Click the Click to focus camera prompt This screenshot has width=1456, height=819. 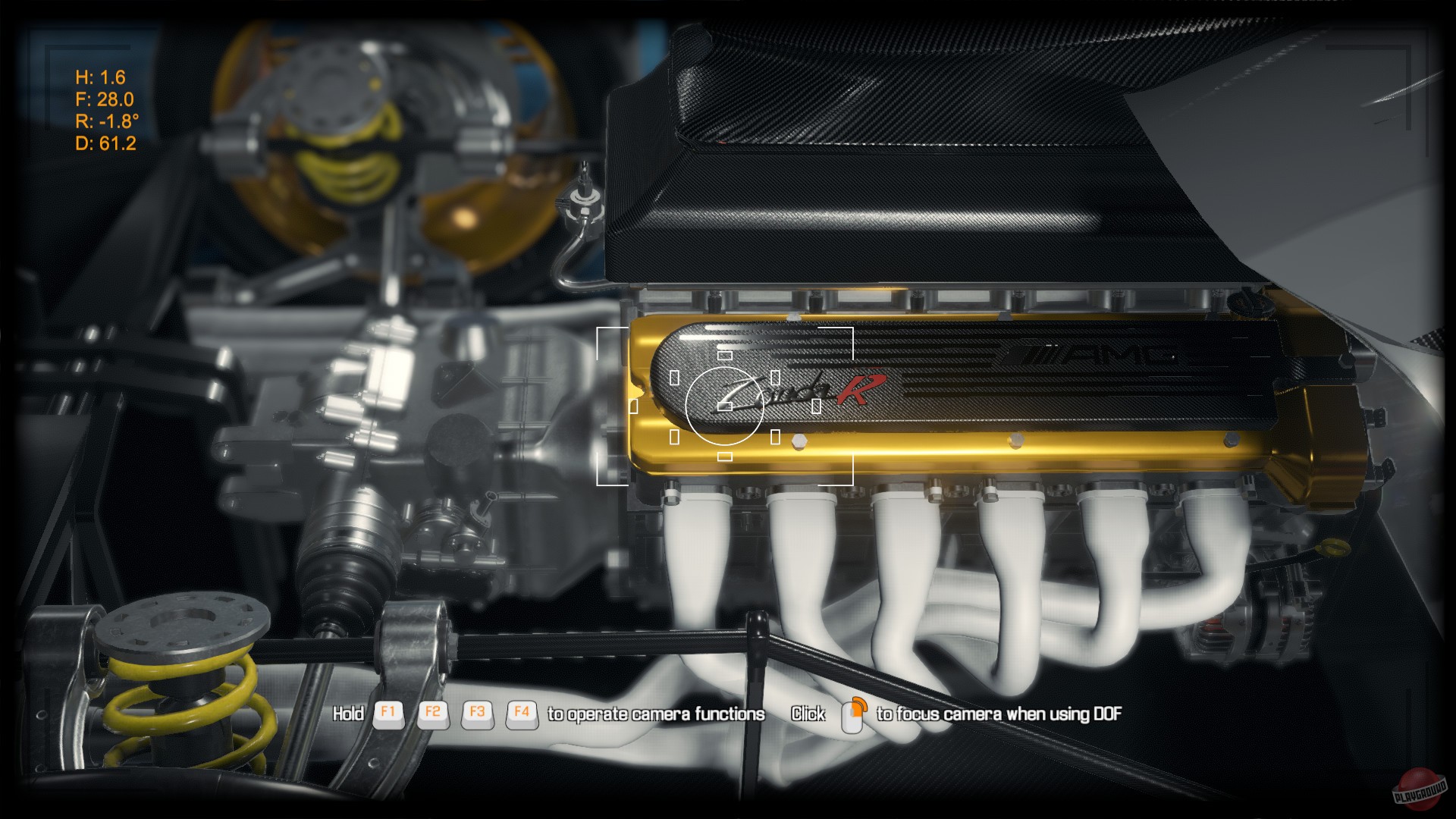807,713
